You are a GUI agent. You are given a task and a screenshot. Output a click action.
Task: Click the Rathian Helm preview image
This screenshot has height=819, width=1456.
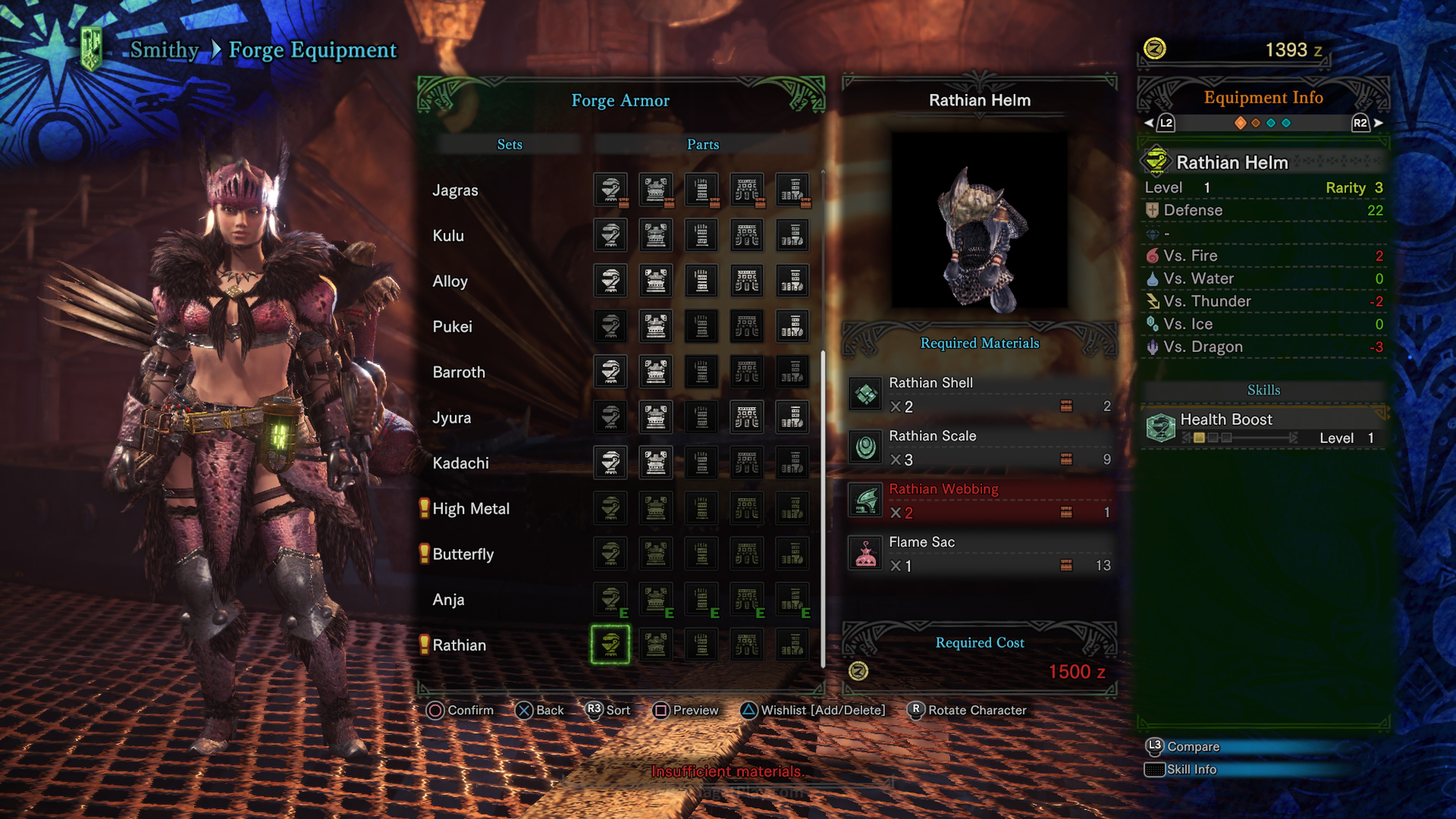[979, 220]
